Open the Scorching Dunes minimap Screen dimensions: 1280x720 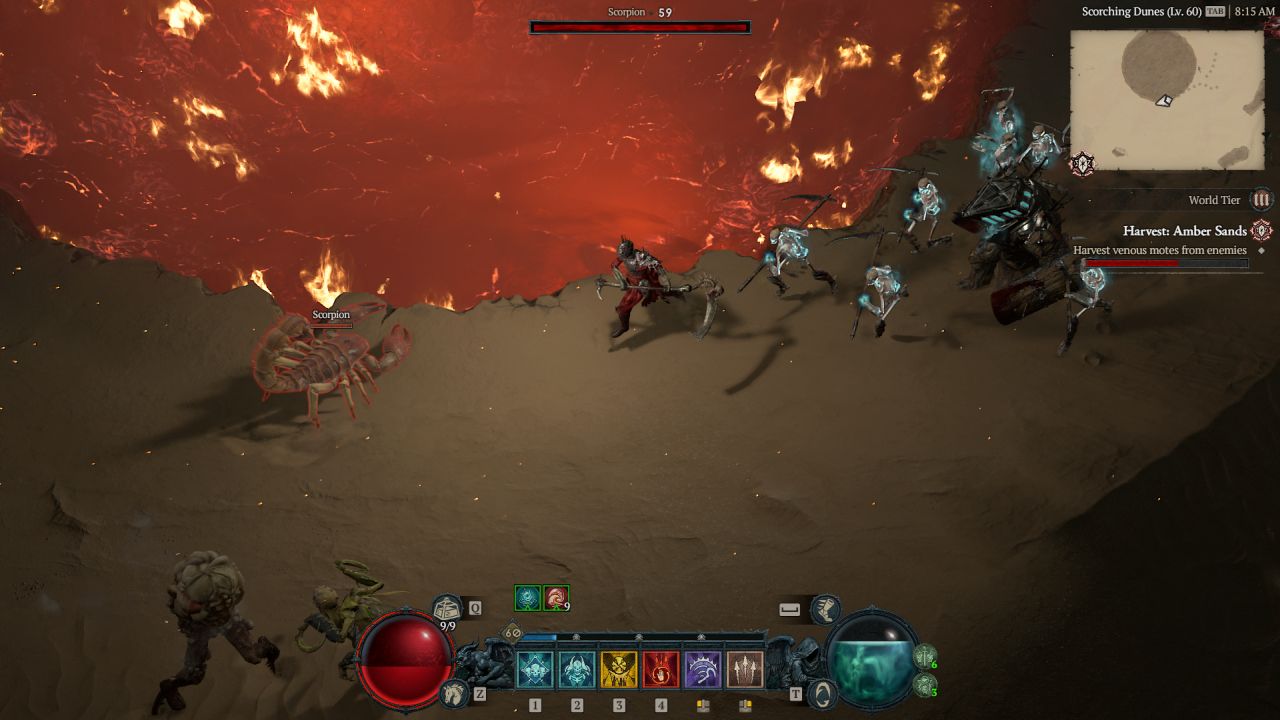tap(1167, 100)
